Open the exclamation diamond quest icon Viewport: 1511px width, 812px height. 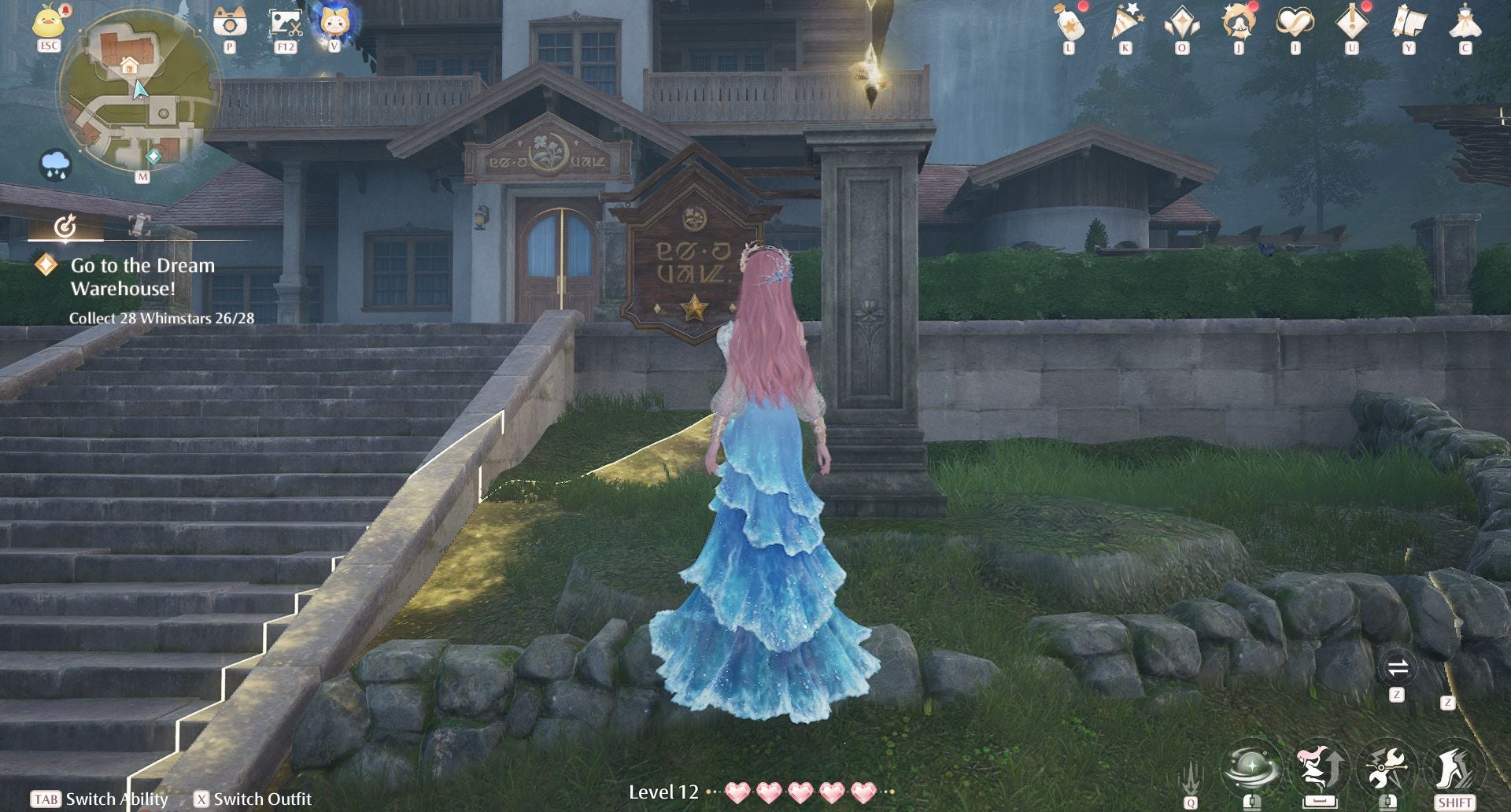[1351, 22]
